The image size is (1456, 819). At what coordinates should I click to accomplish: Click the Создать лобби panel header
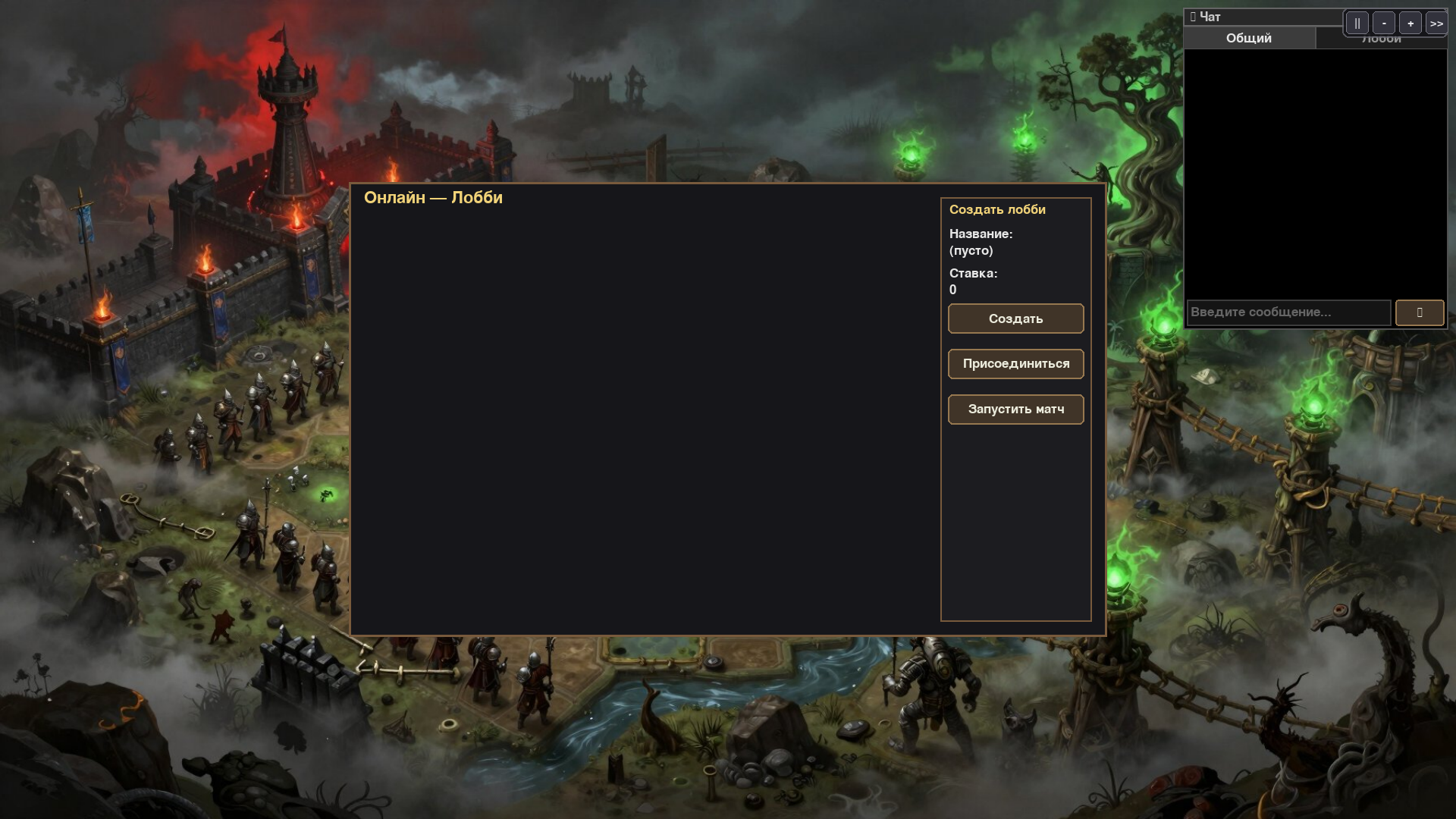(x=996, y=209)
